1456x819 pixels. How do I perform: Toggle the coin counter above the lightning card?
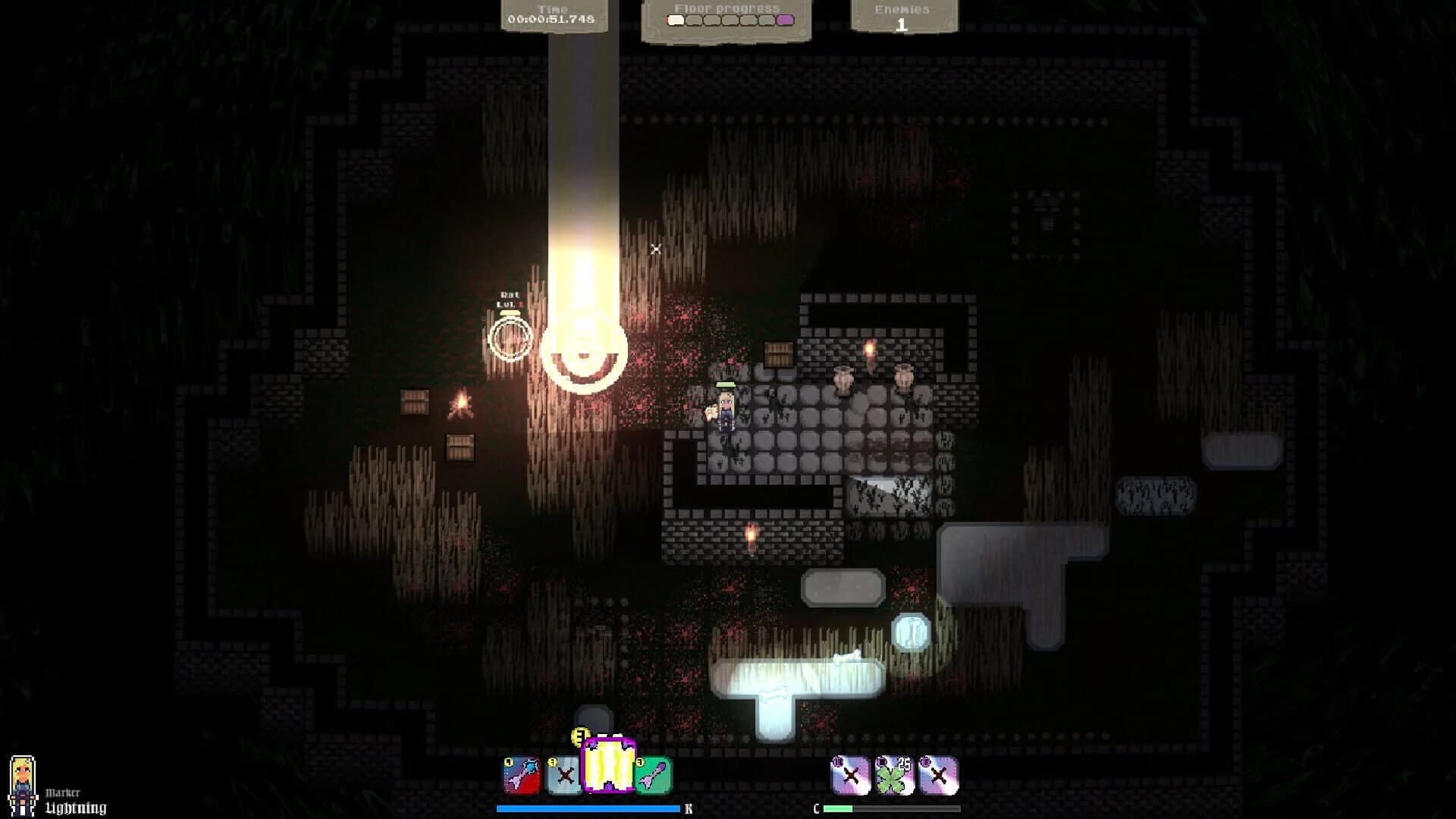click(579, 734)
